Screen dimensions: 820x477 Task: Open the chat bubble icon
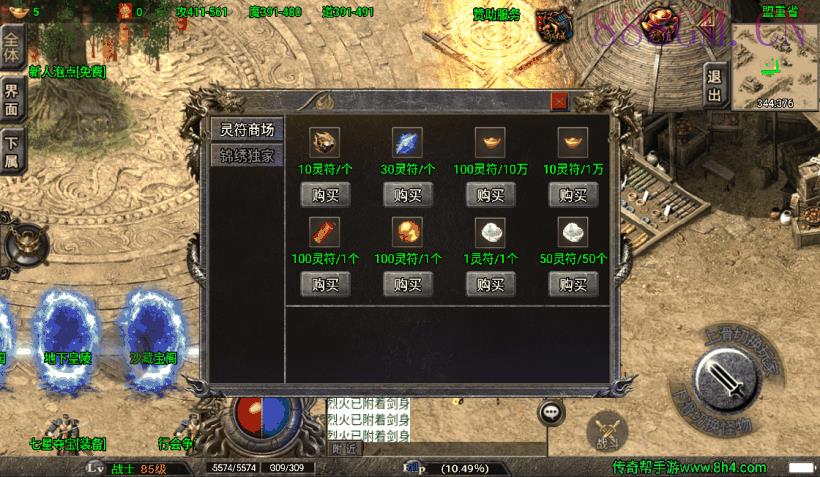pos(551,412)
